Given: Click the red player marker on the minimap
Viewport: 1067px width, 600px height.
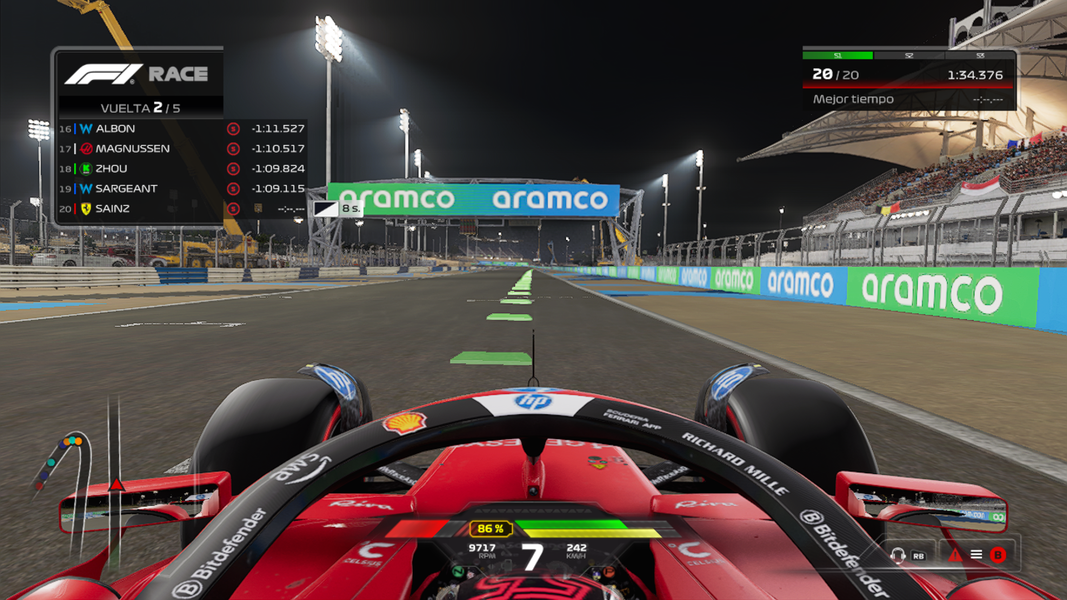Looking at the screenshot, I should [x=117, y=485].
